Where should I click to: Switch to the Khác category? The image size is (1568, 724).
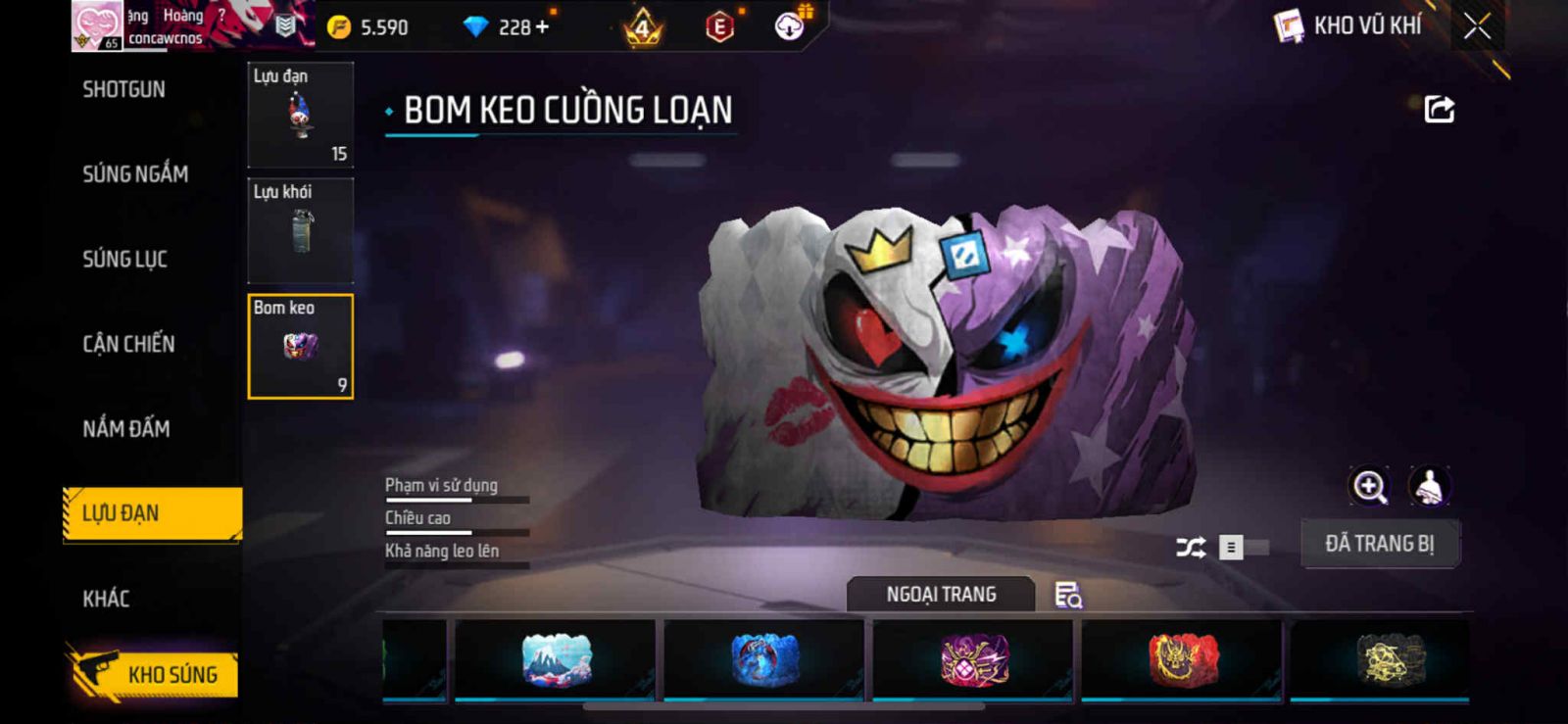click(106, 599)
